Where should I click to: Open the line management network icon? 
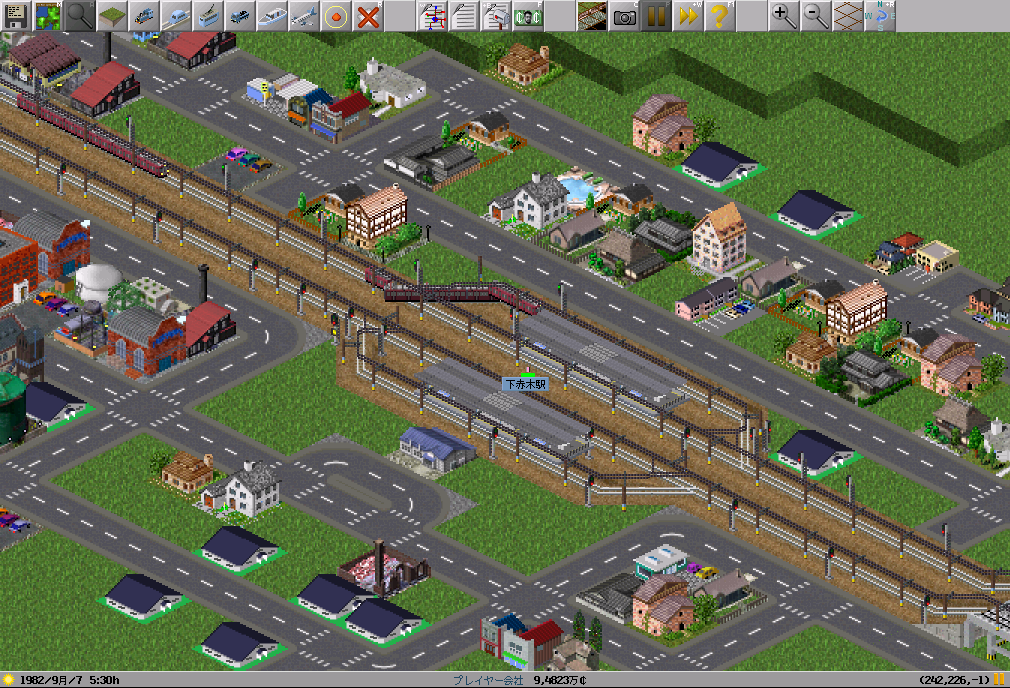click(432, 15)
